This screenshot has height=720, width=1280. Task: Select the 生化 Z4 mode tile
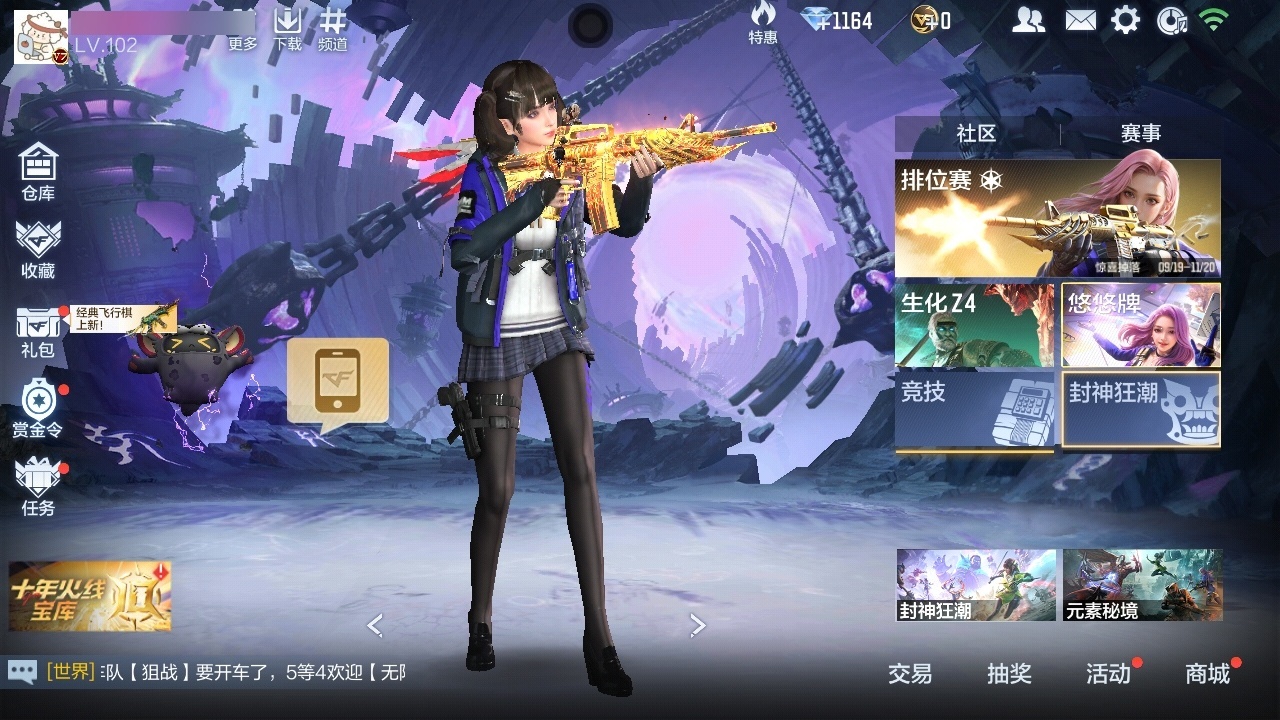974,326
